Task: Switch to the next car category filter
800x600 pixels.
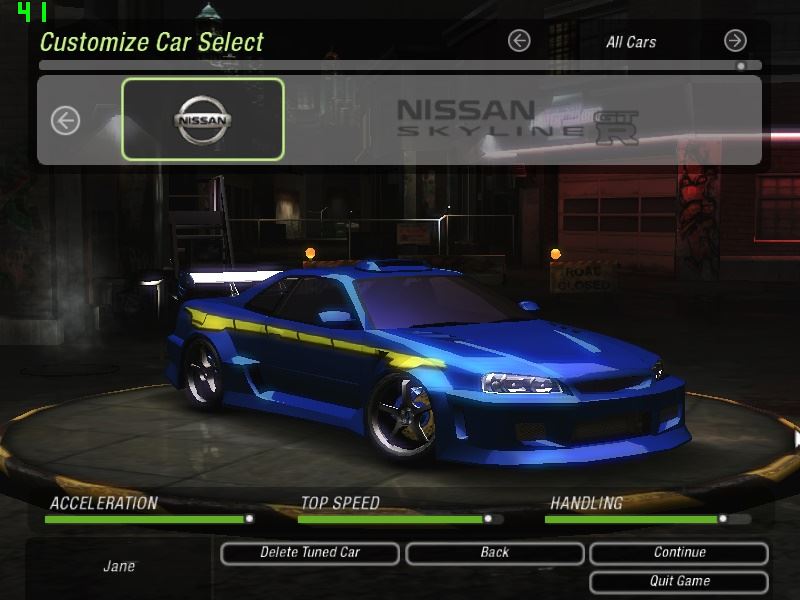Action: click(735, 41)
